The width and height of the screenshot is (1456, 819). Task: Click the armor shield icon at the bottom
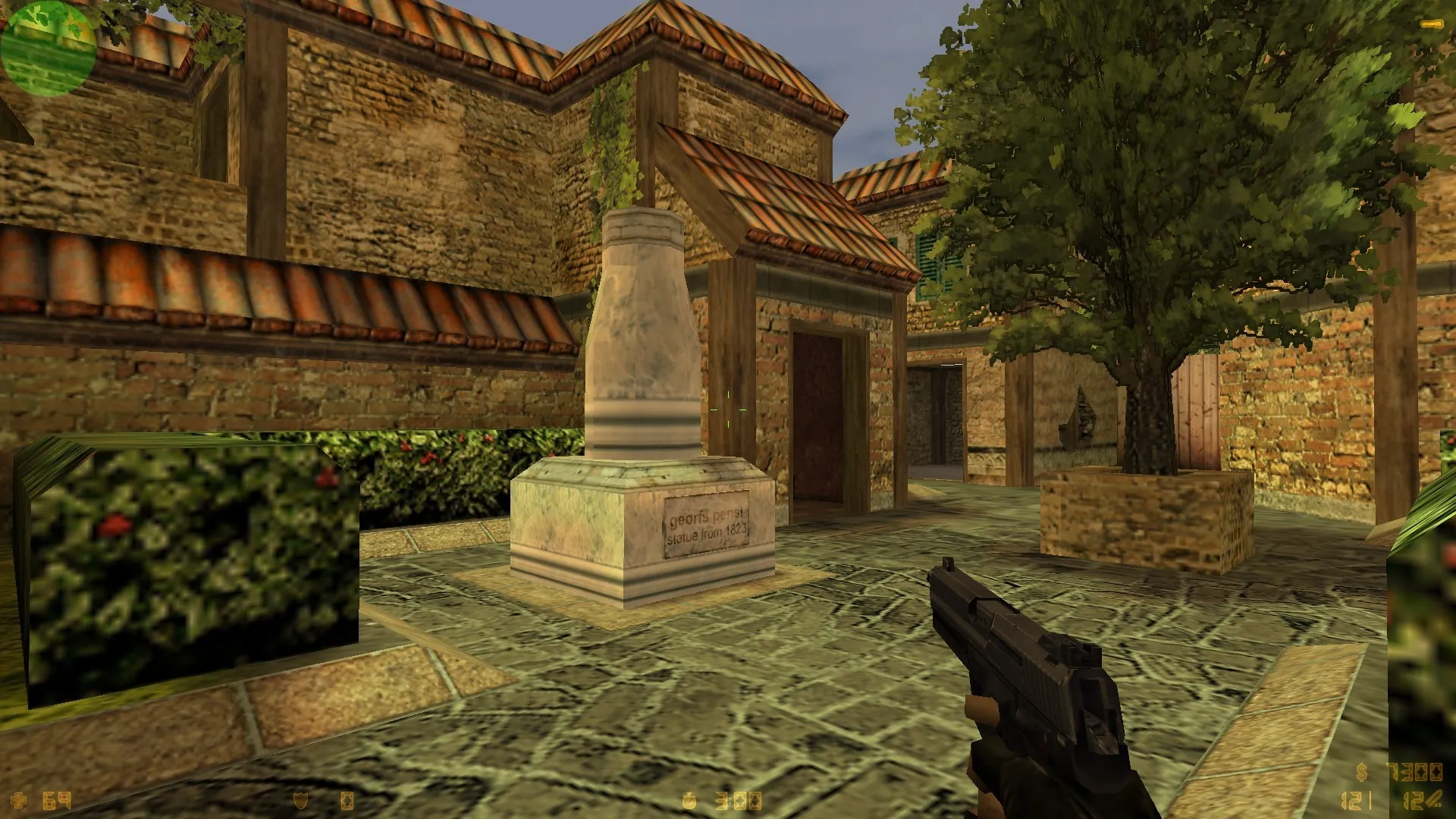pos(301,800)
